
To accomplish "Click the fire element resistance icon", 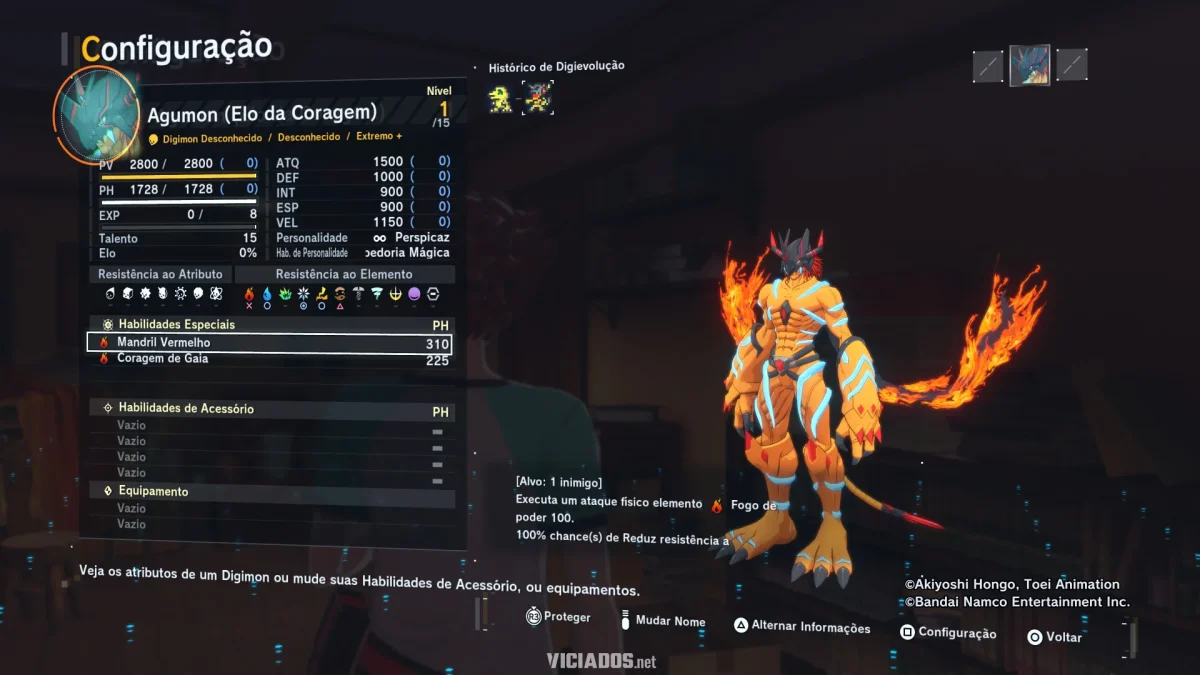I will coord(250,294).
